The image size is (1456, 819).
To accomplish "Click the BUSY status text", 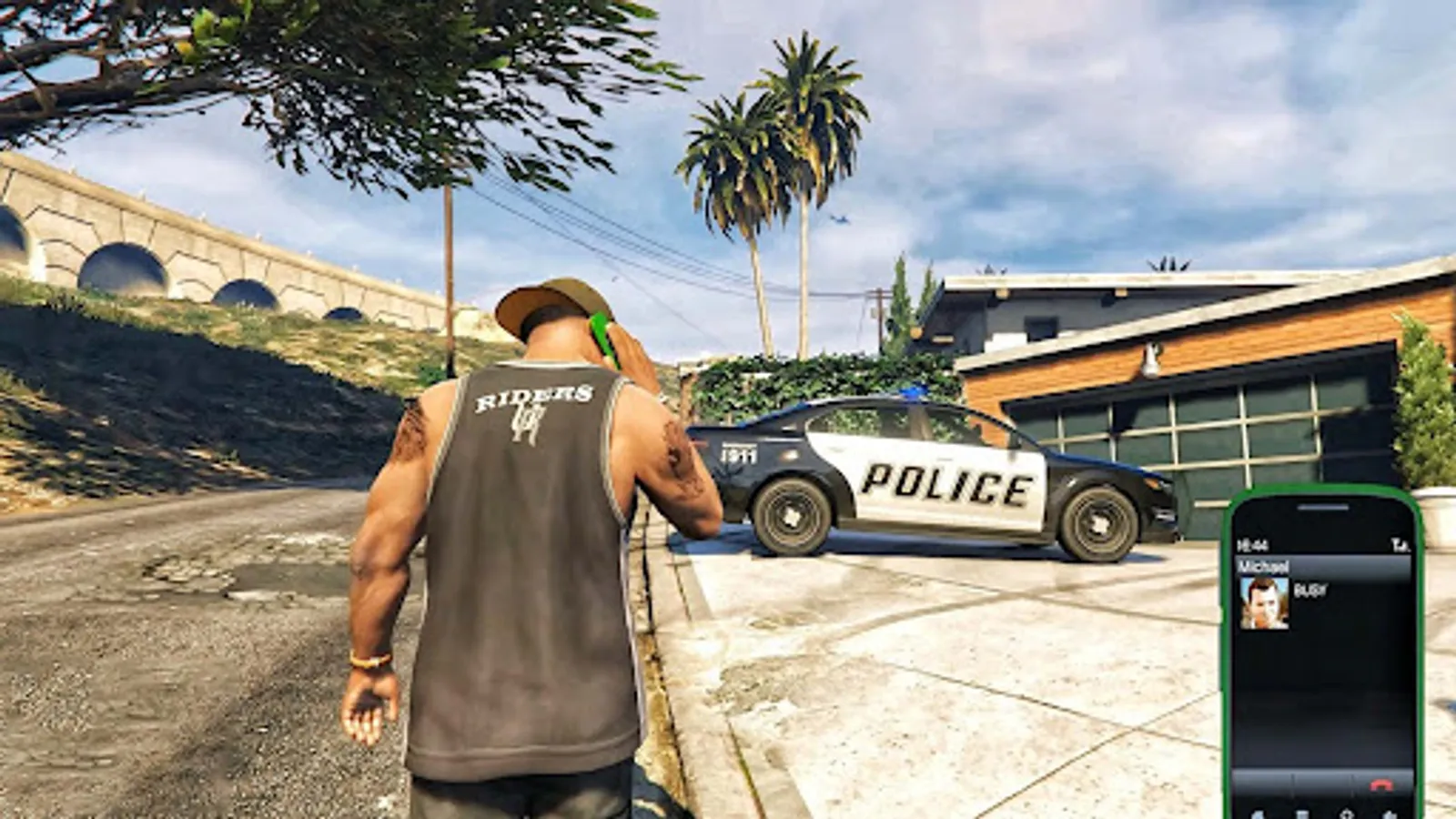I will 1310,590.
